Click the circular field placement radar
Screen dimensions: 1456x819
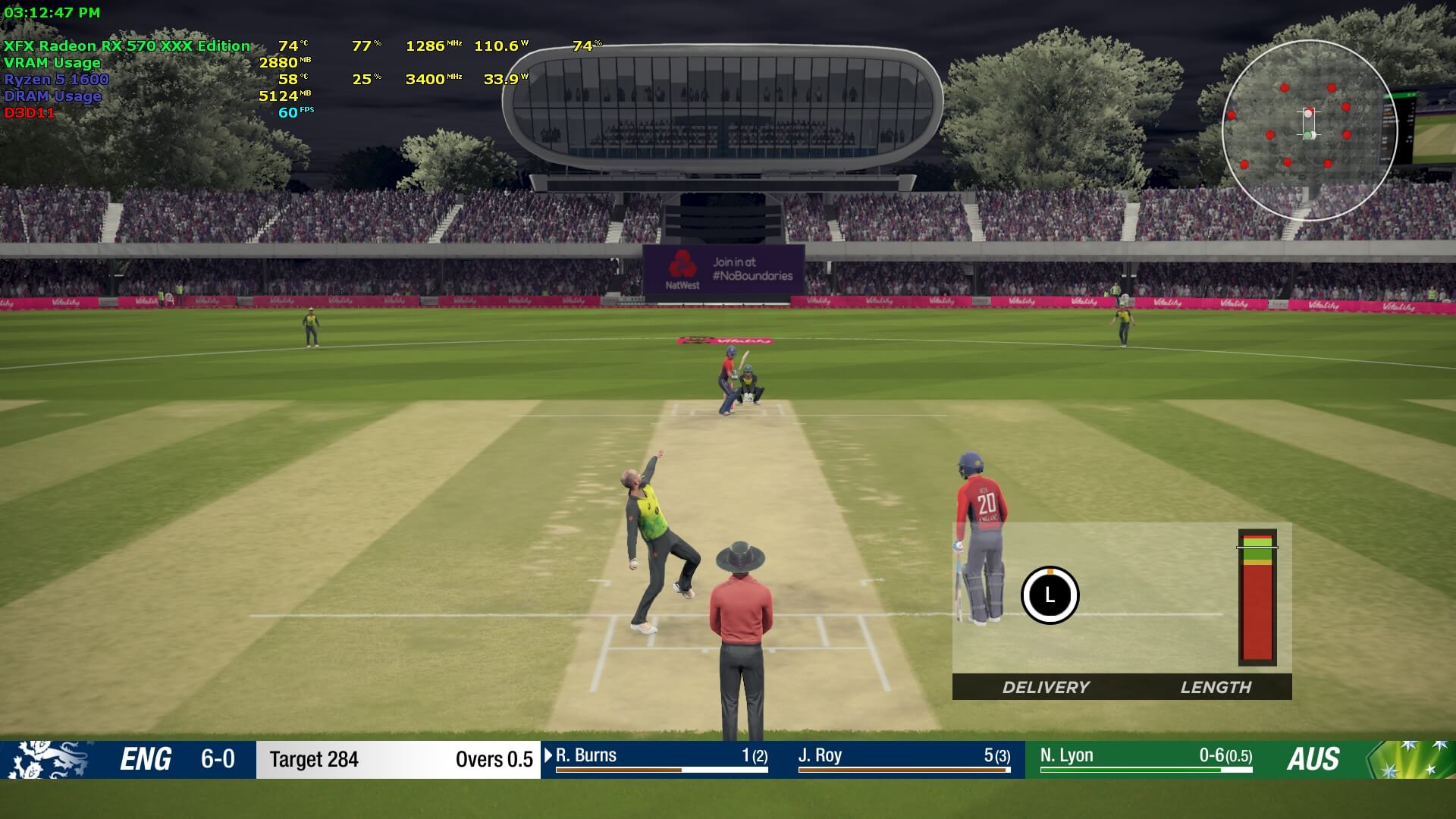1310,130
